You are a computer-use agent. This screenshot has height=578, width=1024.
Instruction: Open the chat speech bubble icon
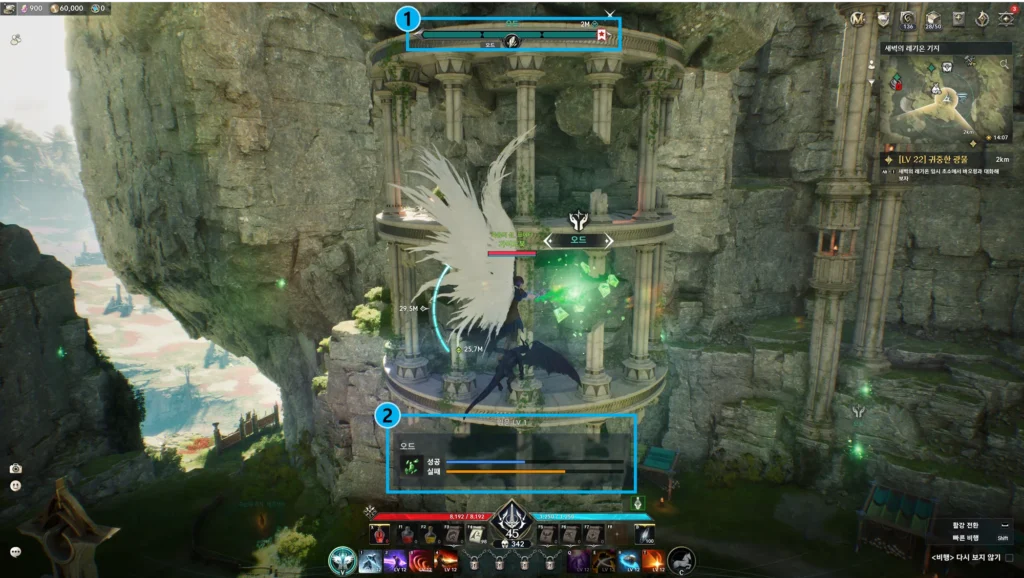[16, 551]
